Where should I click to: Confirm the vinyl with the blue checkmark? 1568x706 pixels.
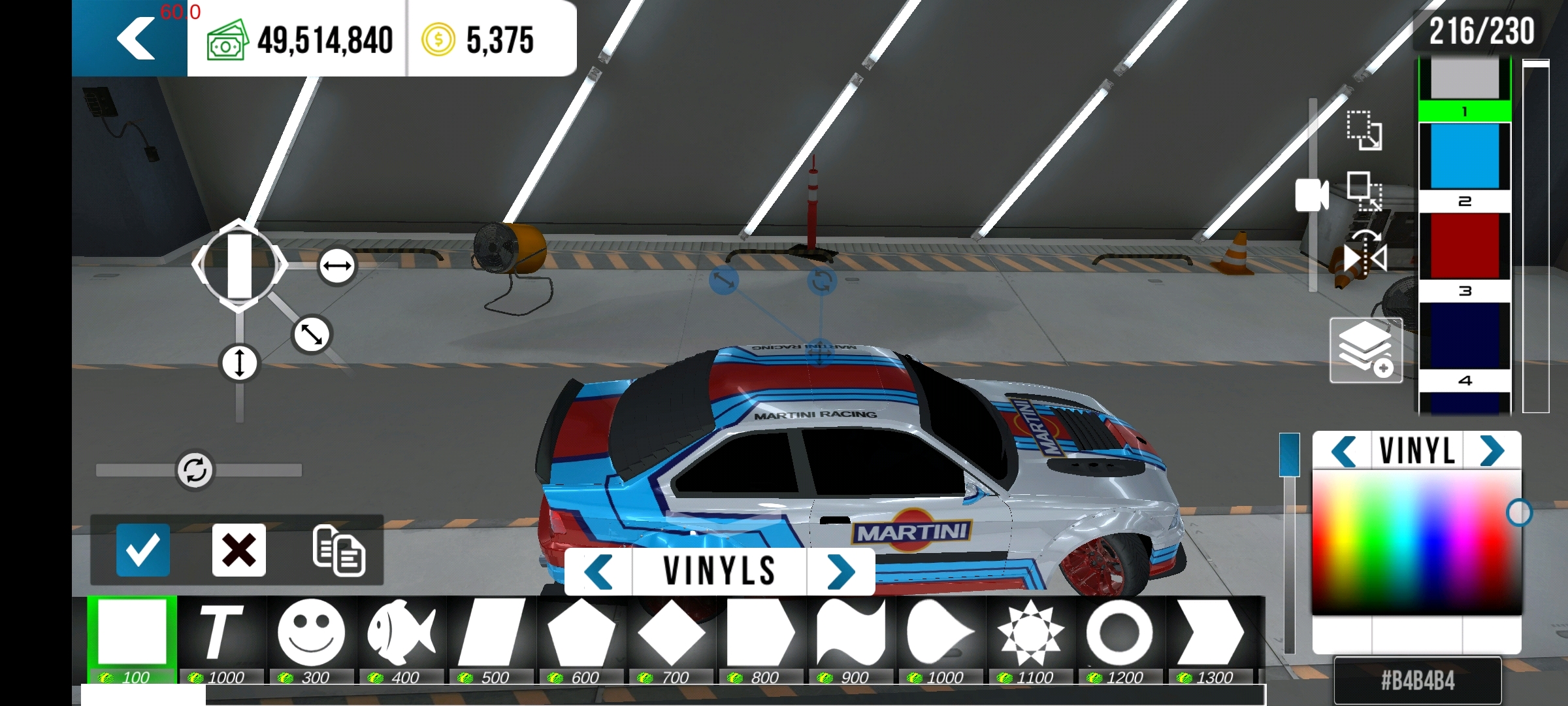tap(142, 550)
